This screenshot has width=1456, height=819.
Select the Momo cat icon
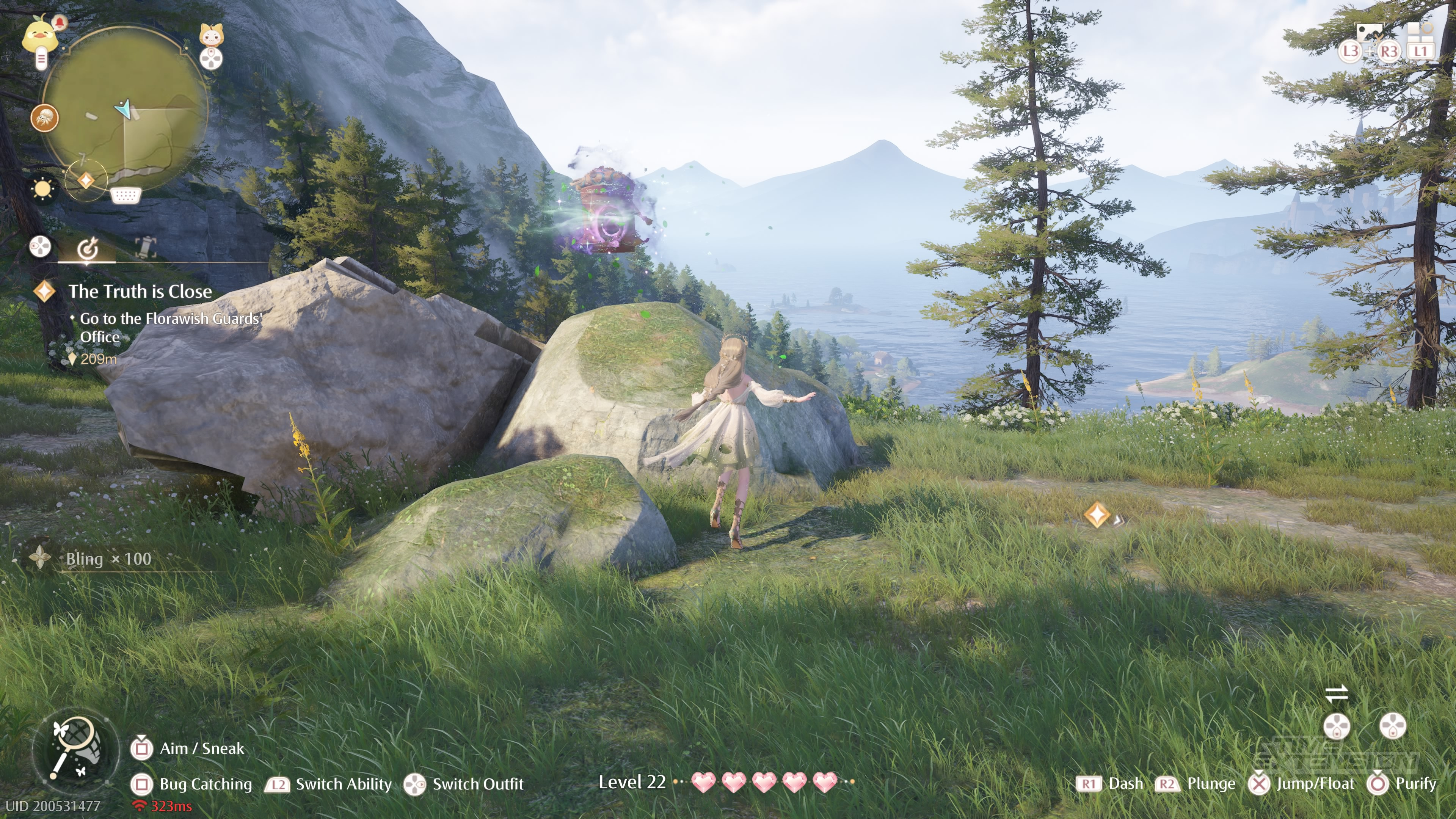coord(212,36)
